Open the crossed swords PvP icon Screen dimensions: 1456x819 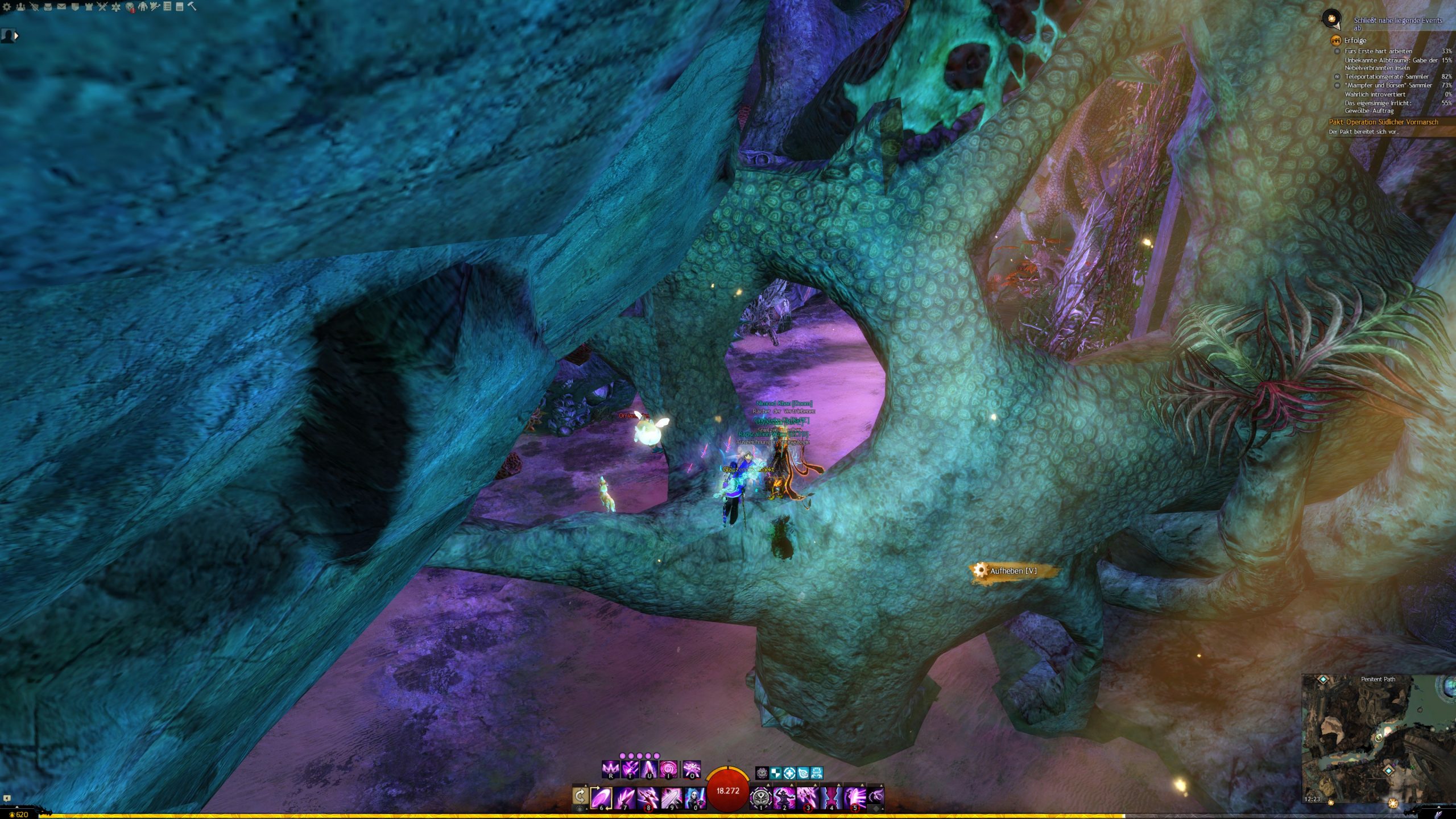(102, 7)
